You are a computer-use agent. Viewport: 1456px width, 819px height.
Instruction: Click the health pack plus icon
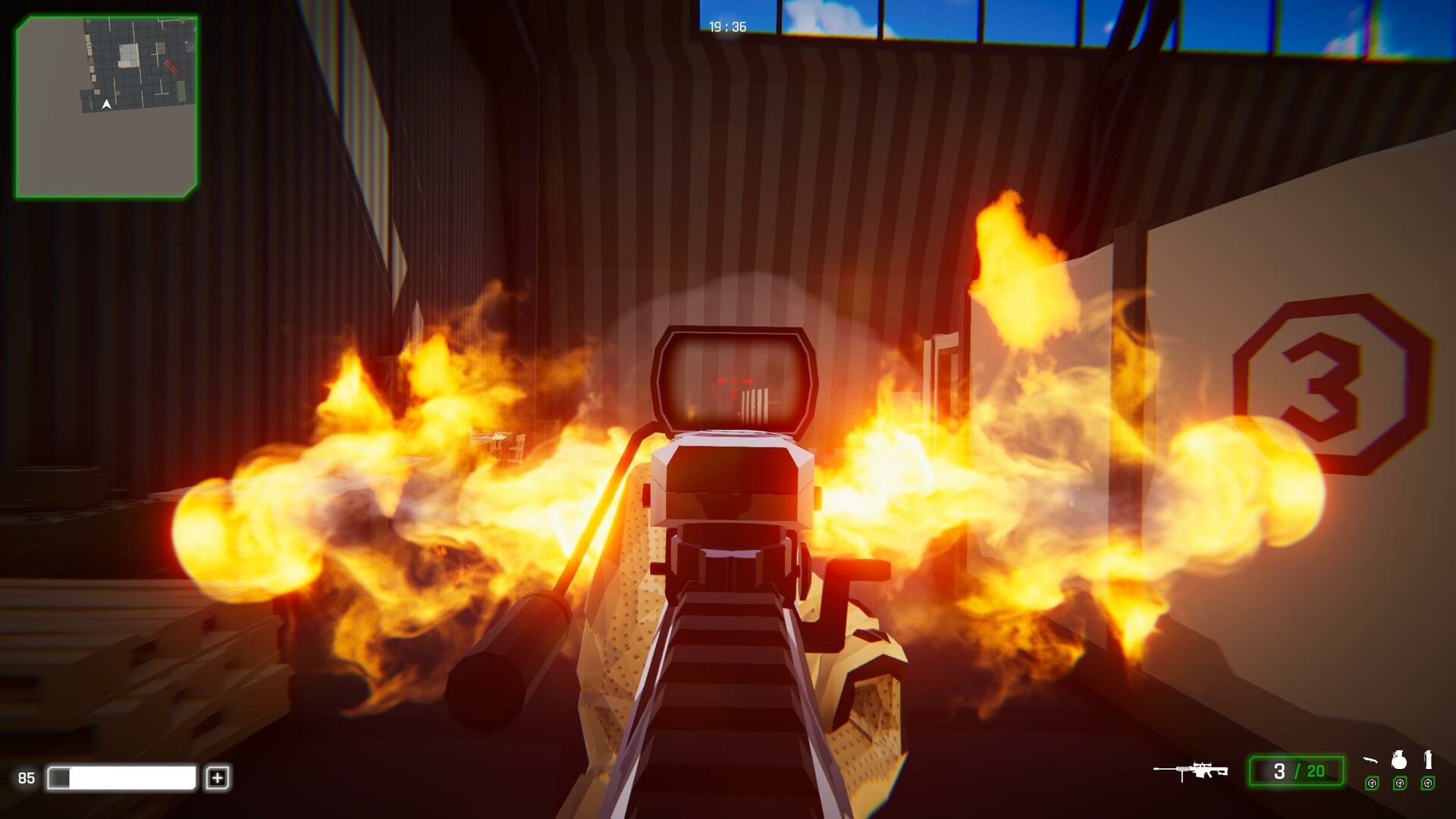(219, 777)
